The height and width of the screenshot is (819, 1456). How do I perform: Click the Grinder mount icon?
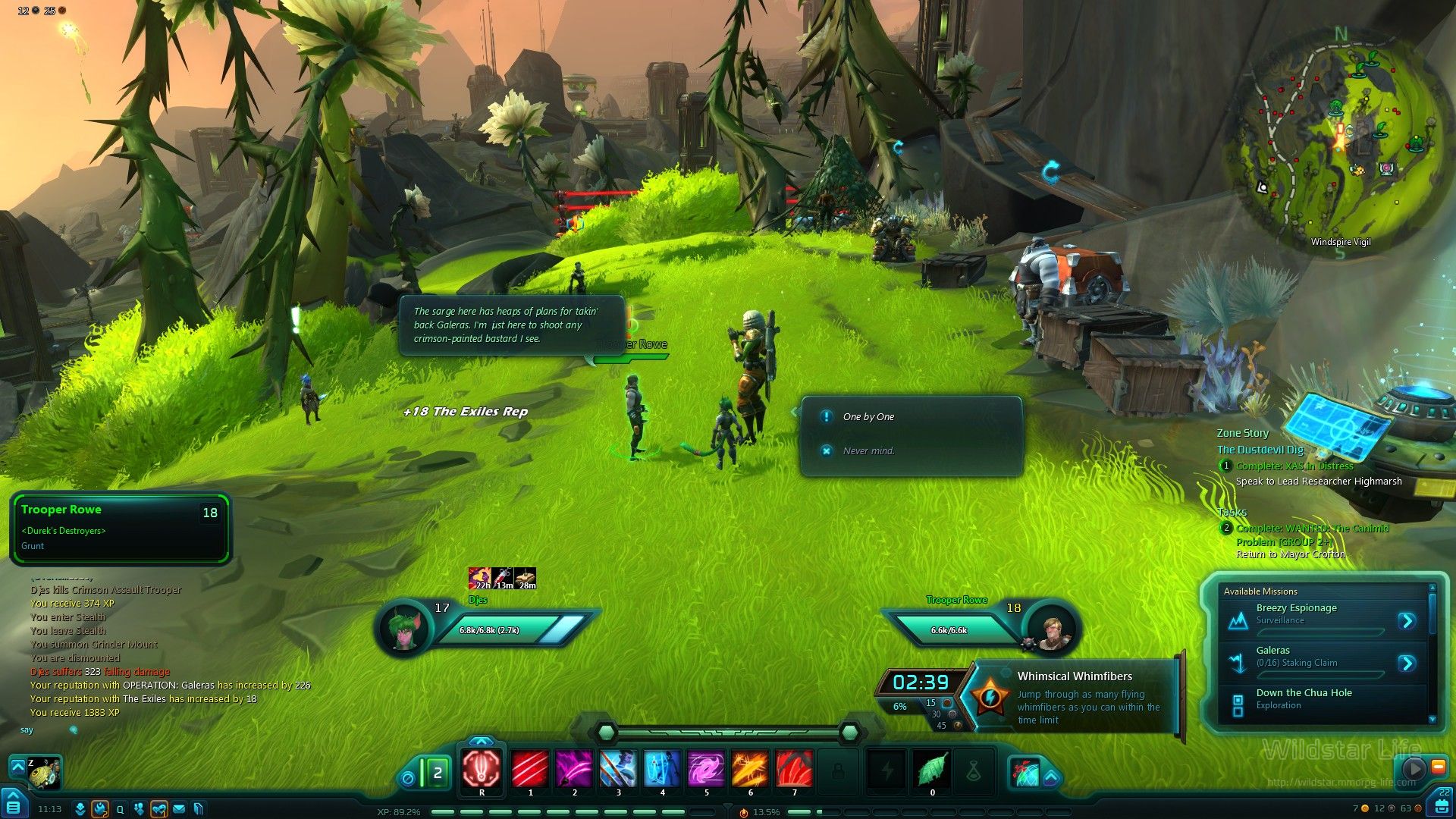(x=45, y=772)
